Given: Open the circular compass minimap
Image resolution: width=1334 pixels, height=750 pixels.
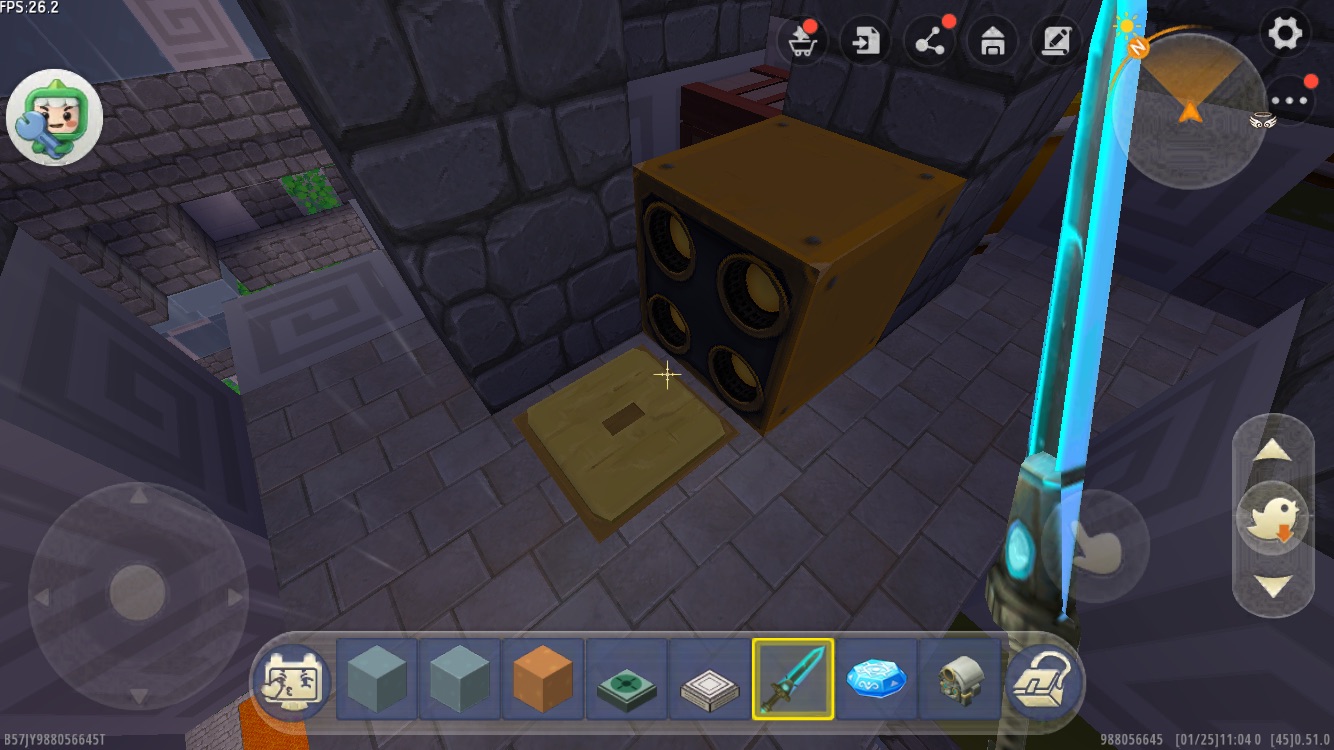Looking at the screenshot, I should 1189,110.
